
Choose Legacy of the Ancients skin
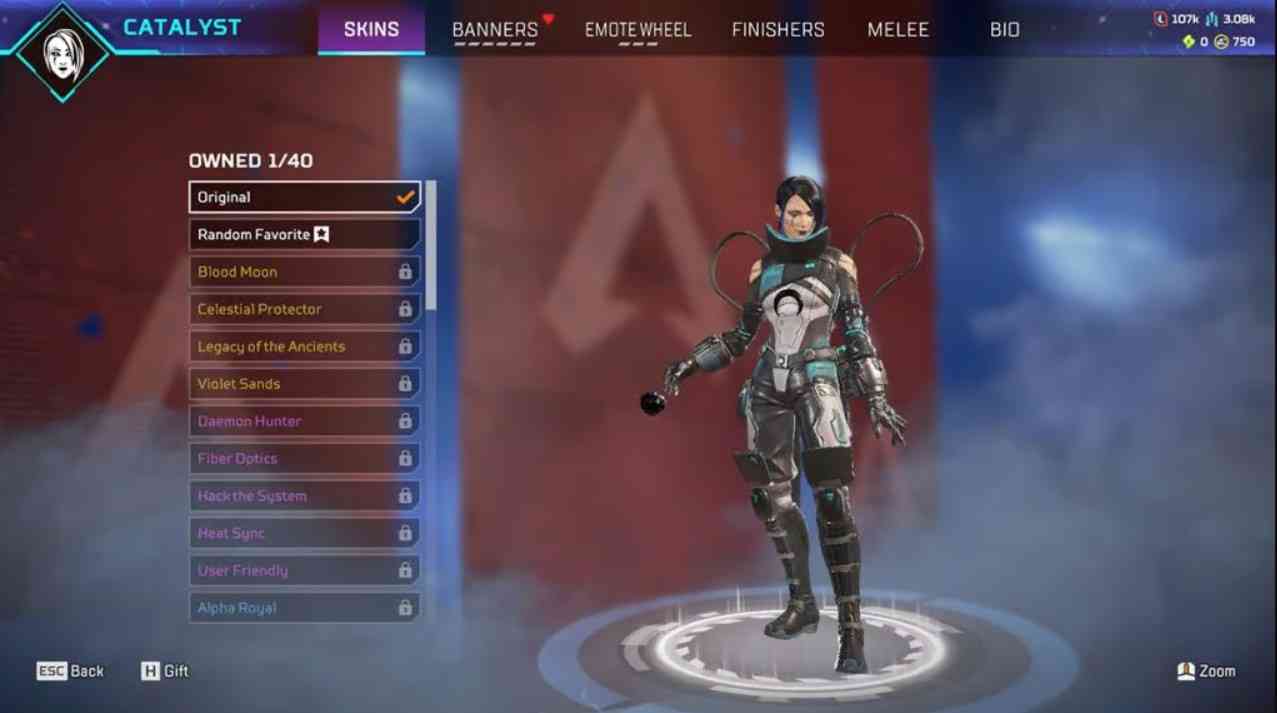[x=304, y=347]
